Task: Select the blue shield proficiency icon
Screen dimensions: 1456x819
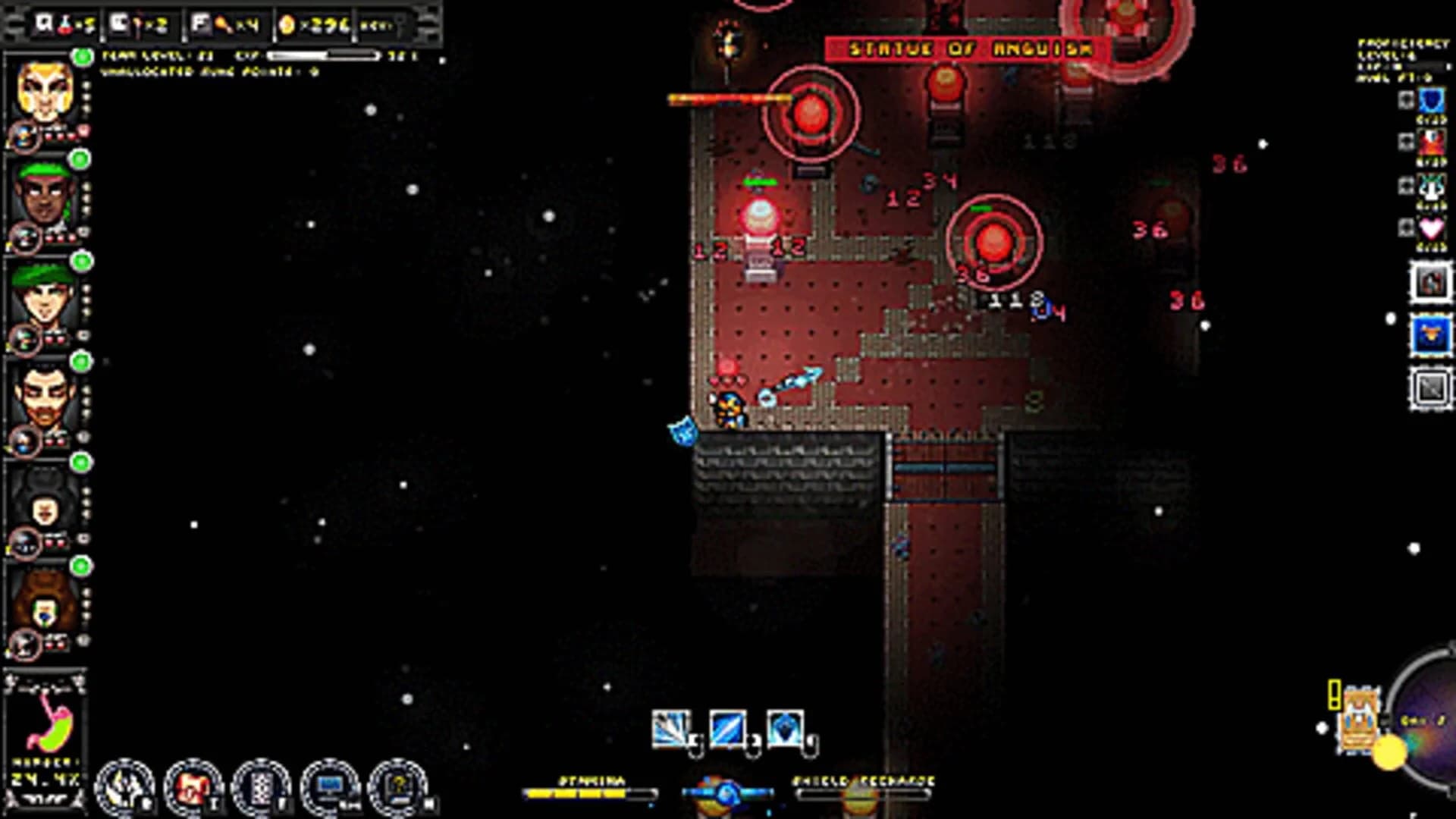Action: click(x=1430, y=101)
